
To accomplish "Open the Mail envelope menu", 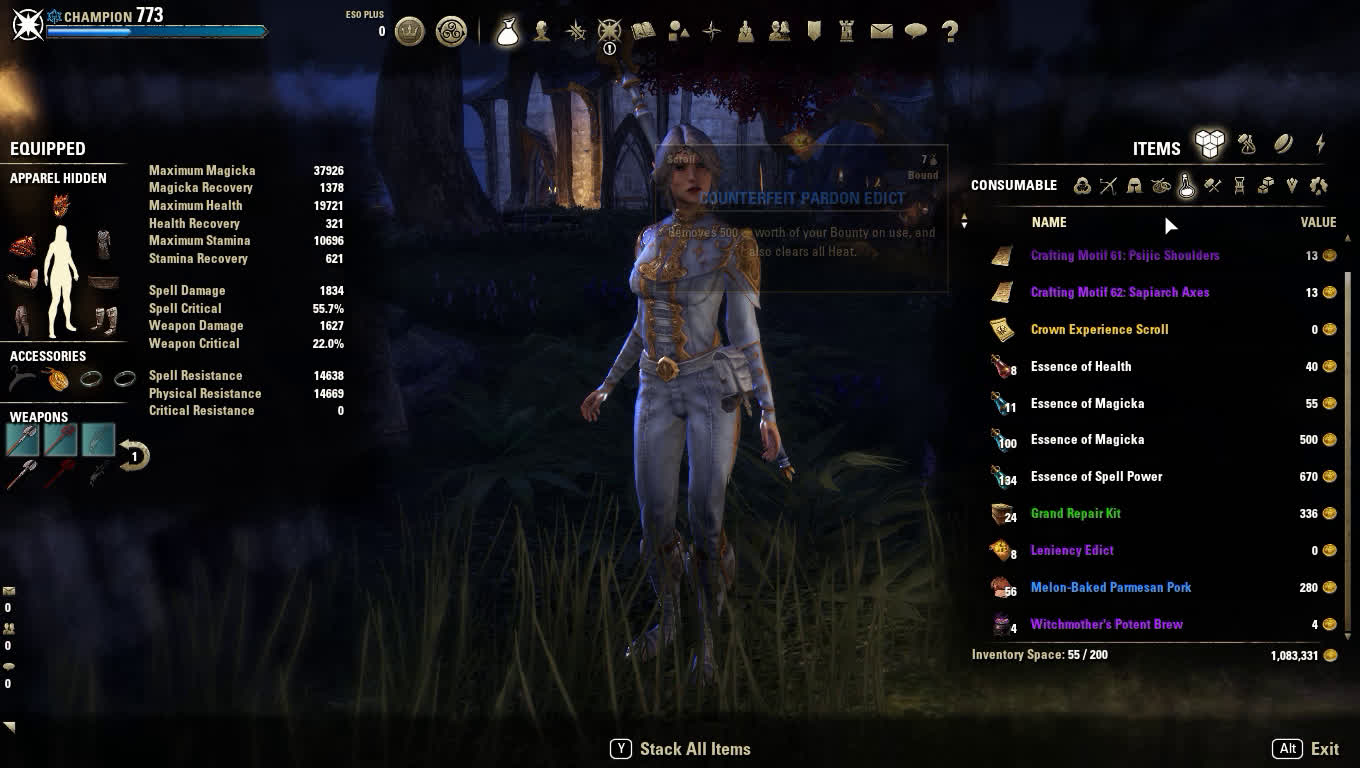I will (881, 31).
